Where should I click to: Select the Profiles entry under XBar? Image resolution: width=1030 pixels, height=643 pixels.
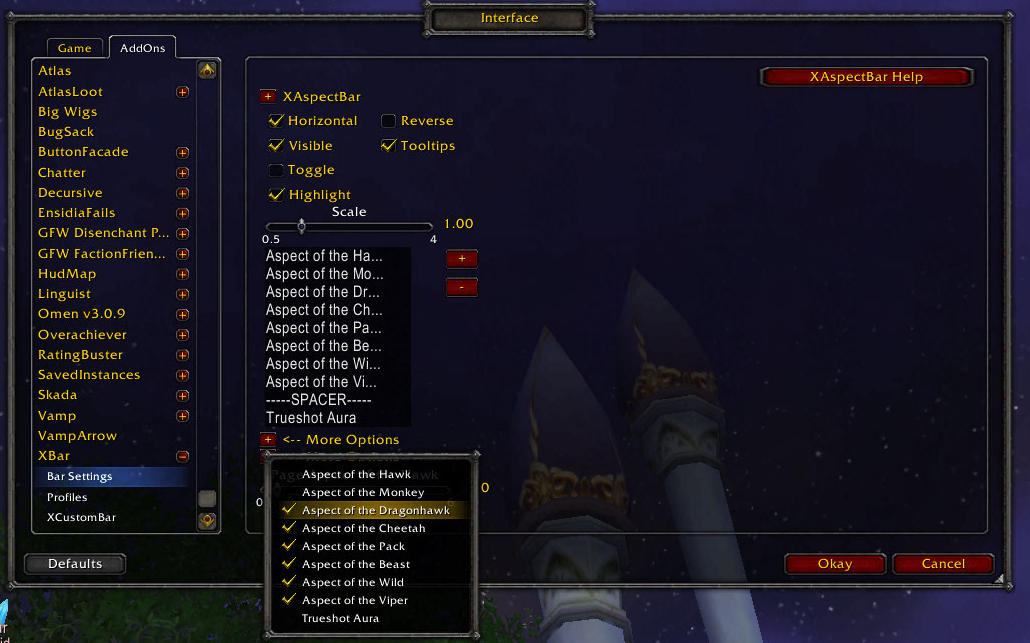[67, 497]
